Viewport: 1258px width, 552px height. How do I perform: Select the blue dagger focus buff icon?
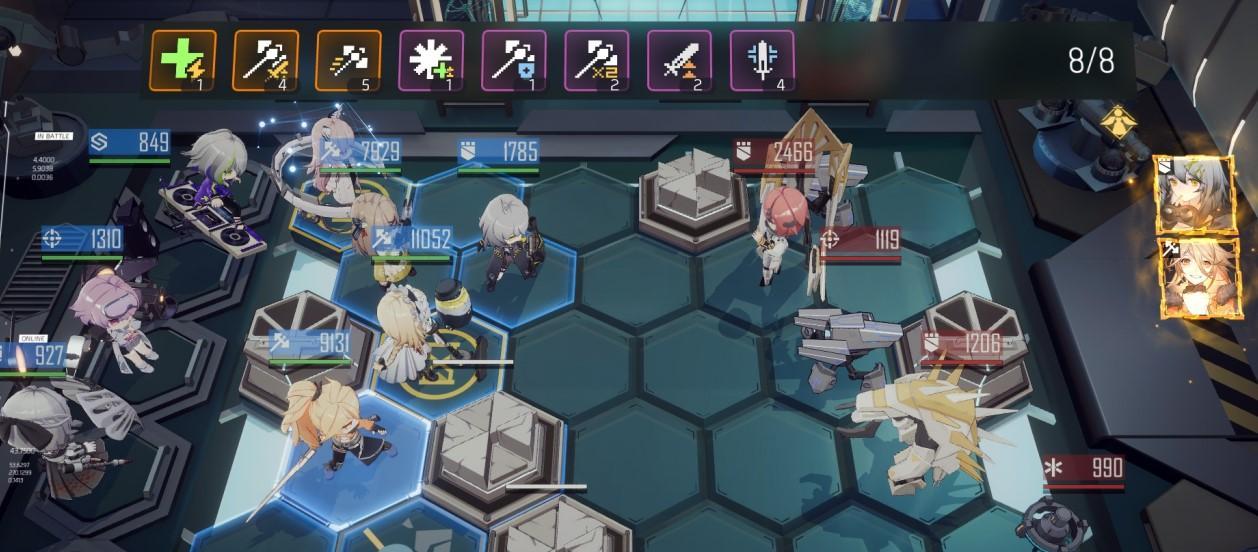coord(763,60)
